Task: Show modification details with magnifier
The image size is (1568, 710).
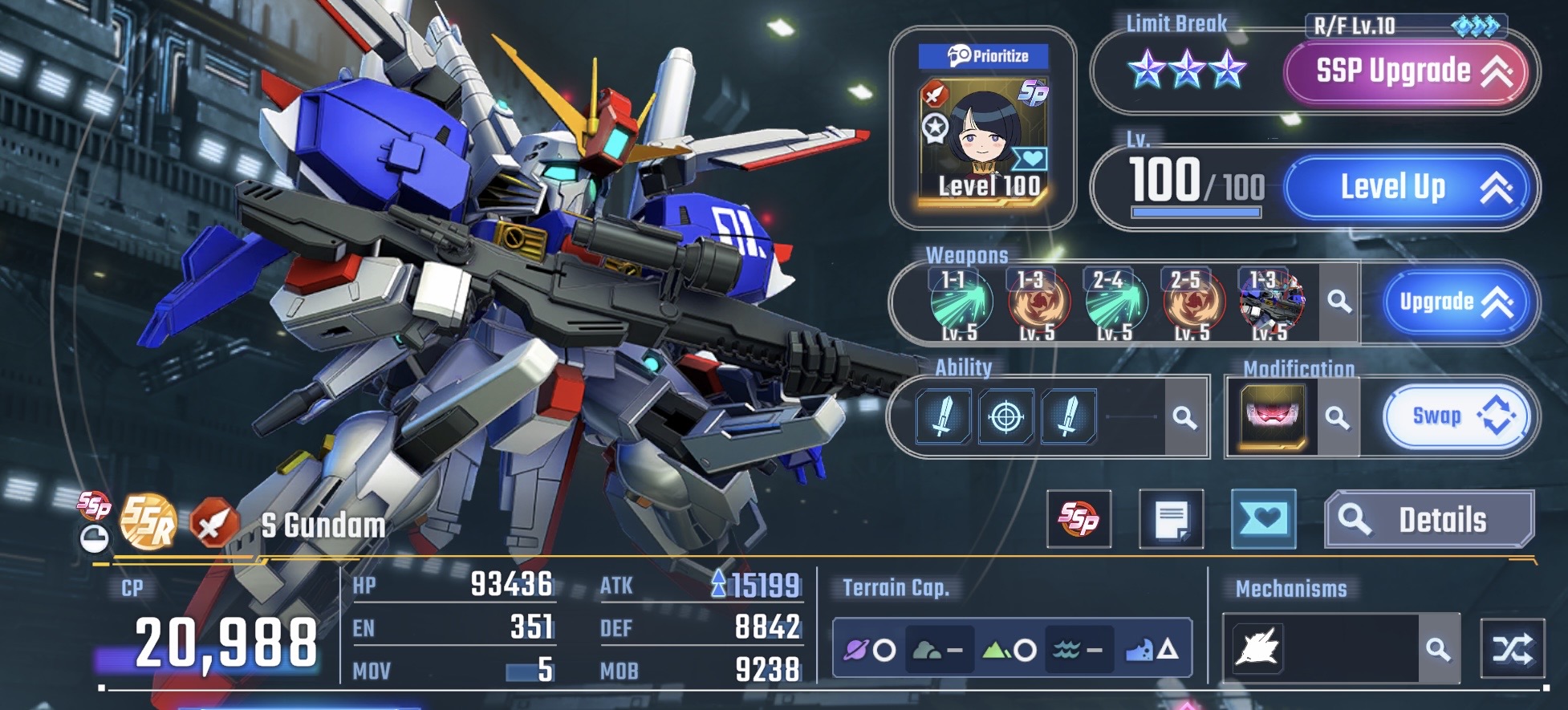Action: point(1336,417)
